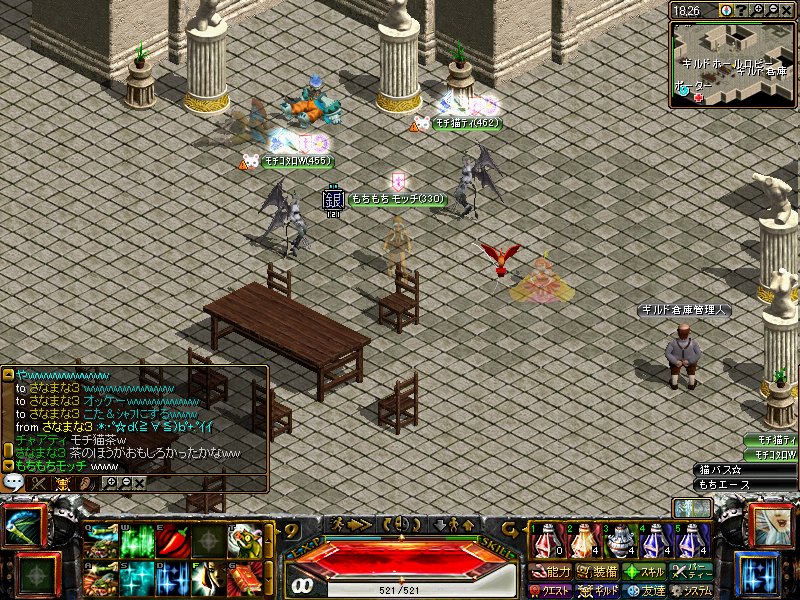Screen dimensions: 800x600
Task: Open the スキル (skill) menu
Action: [645, 573]
